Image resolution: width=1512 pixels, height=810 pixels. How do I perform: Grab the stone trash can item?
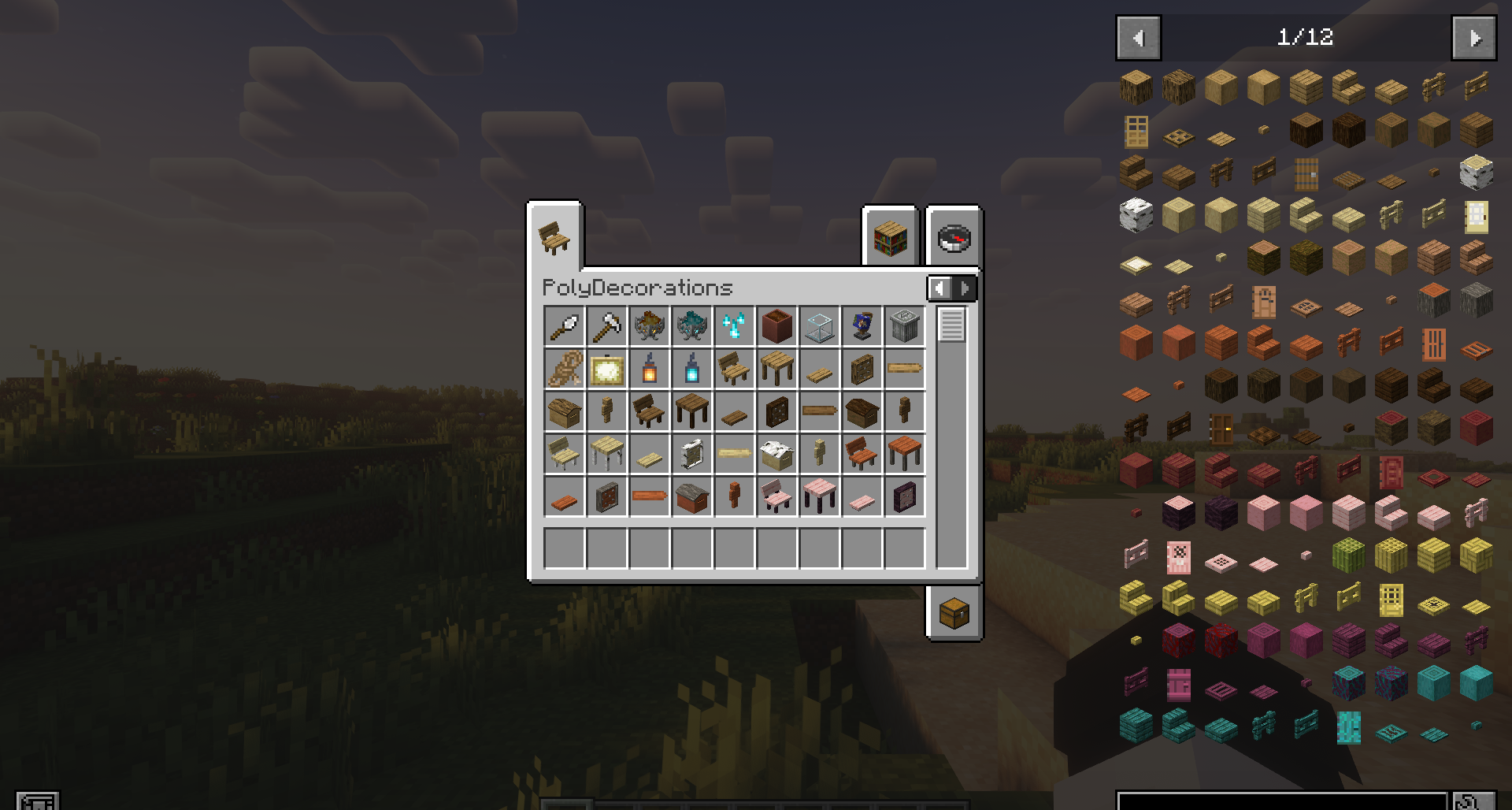[x=904, y=326]
